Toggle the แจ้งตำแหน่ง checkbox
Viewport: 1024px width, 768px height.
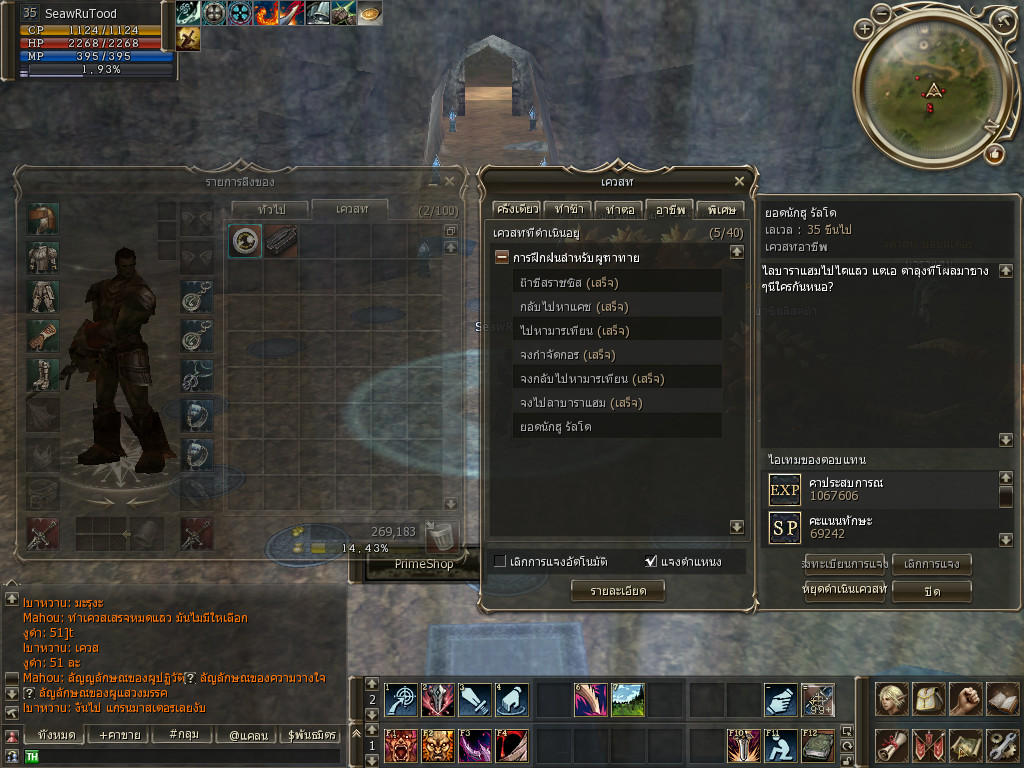point(652,561)
